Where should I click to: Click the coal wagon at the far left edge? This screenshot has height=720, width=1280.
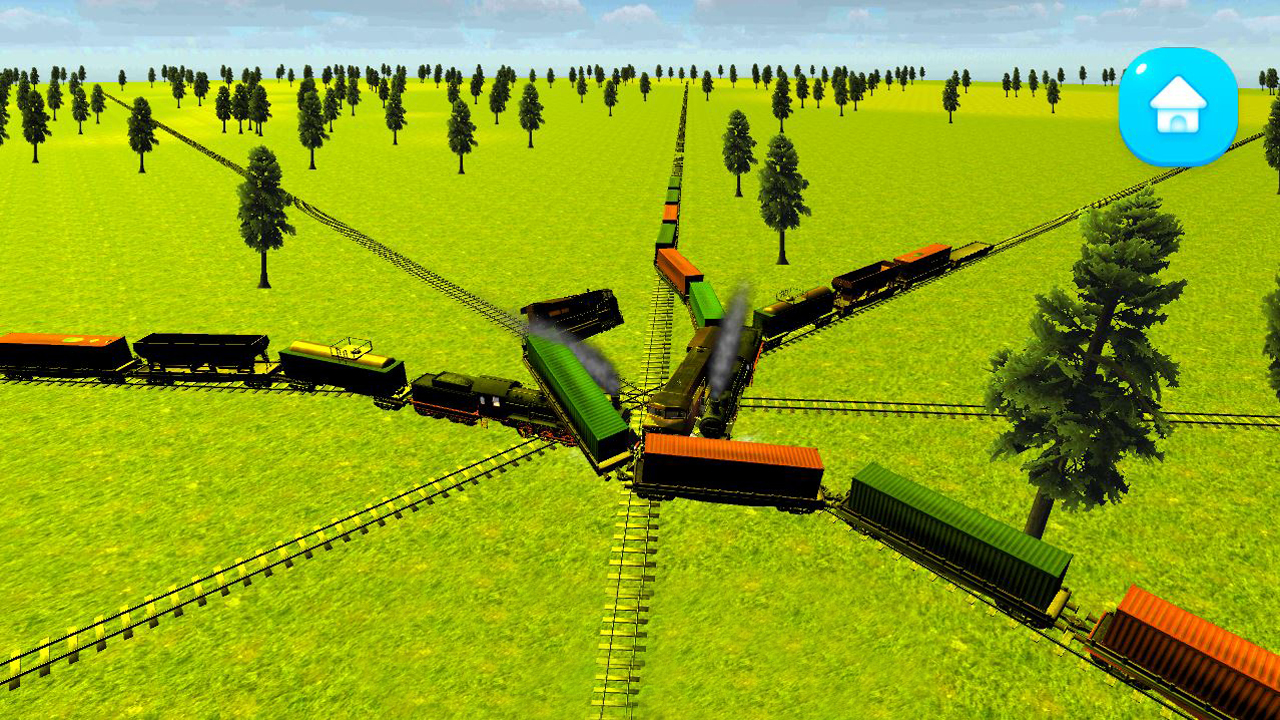55,348
